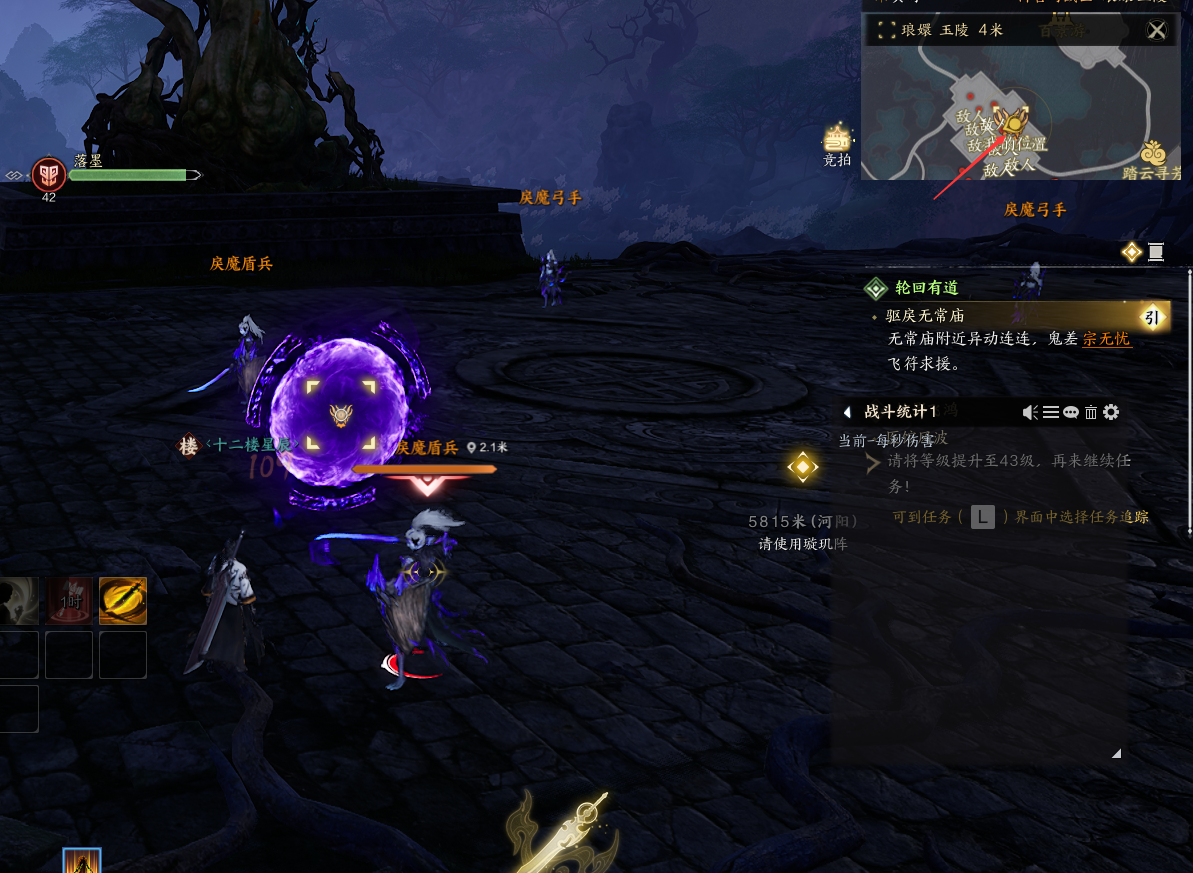Screen dimensions: 1193x873
Task: Close the map location banner
Action: click(1156, 30)
